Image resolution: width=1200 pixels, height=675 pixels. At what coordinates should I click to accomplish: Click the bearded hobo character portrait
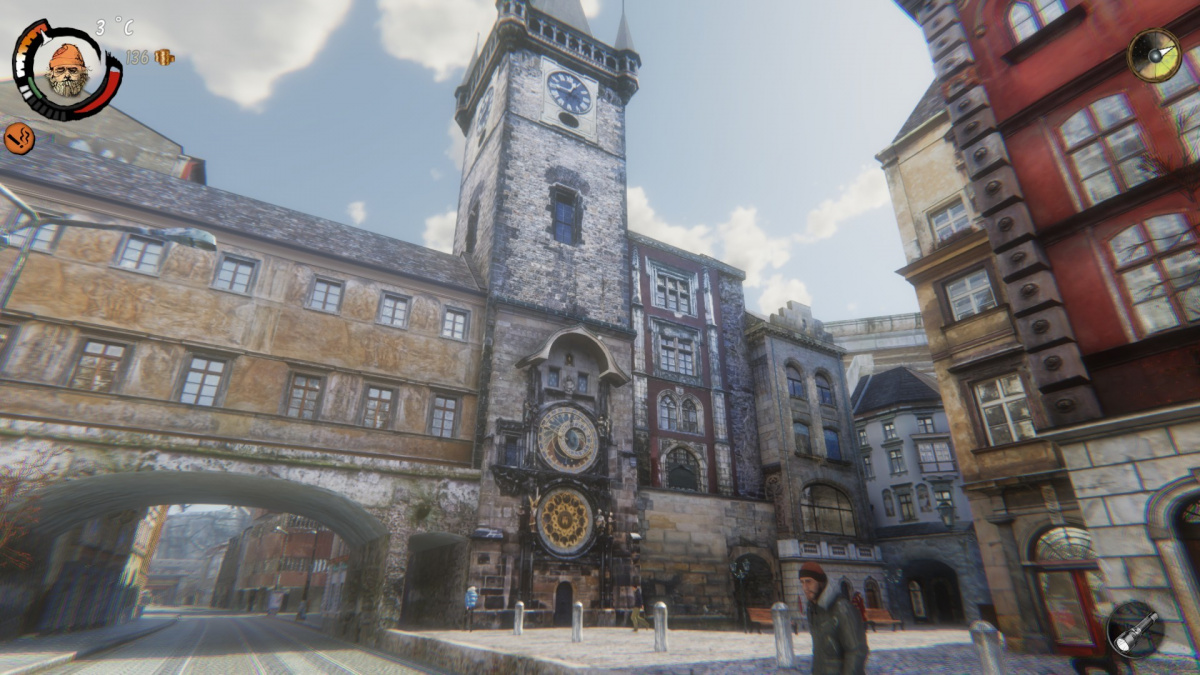tap(67, 70)
